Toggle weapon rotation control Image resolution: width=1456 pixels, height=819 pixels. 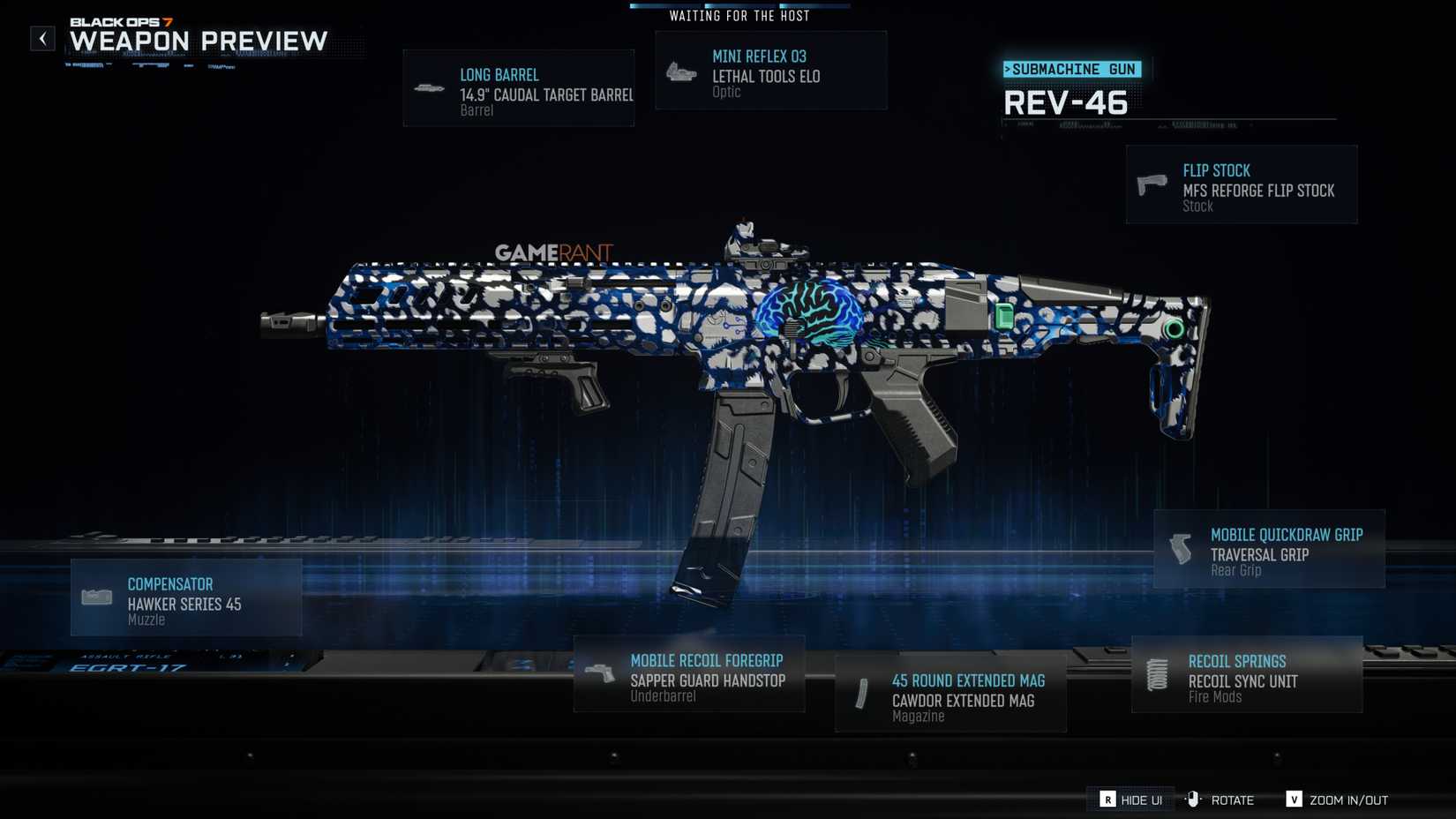point(1195,799)
